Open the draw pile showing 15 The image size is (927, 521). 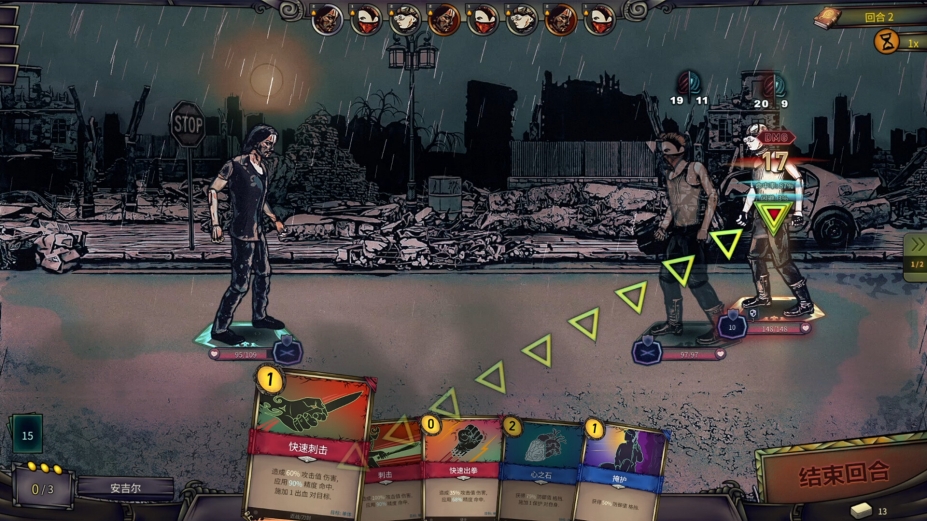27,435
